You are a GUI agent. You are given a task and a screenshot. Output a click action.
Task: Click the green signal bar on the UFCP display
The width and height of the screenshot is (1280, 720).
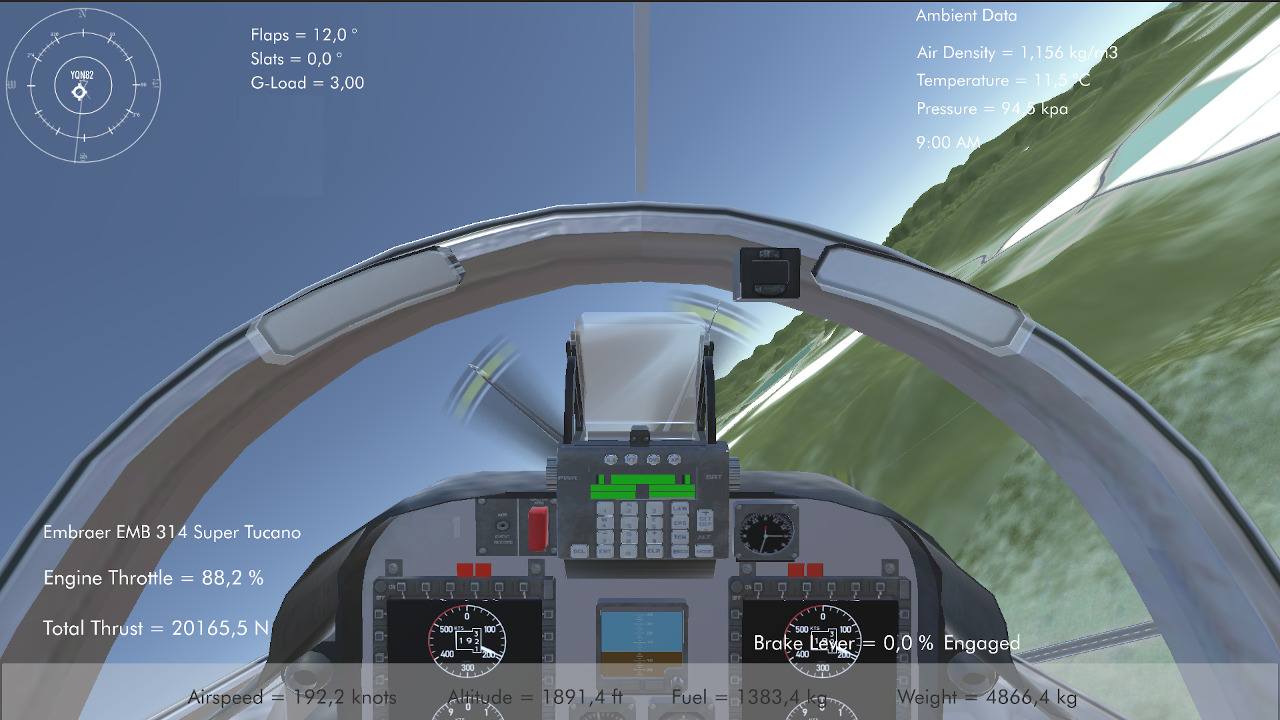[x=640, y=485]
